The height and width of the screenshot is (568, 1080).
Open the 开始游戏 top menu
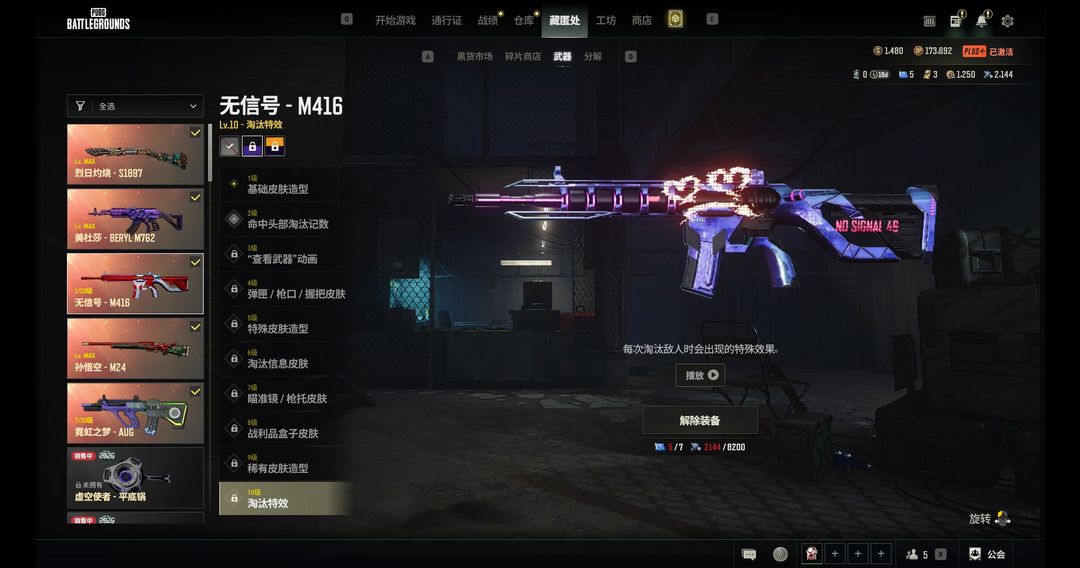395,20
